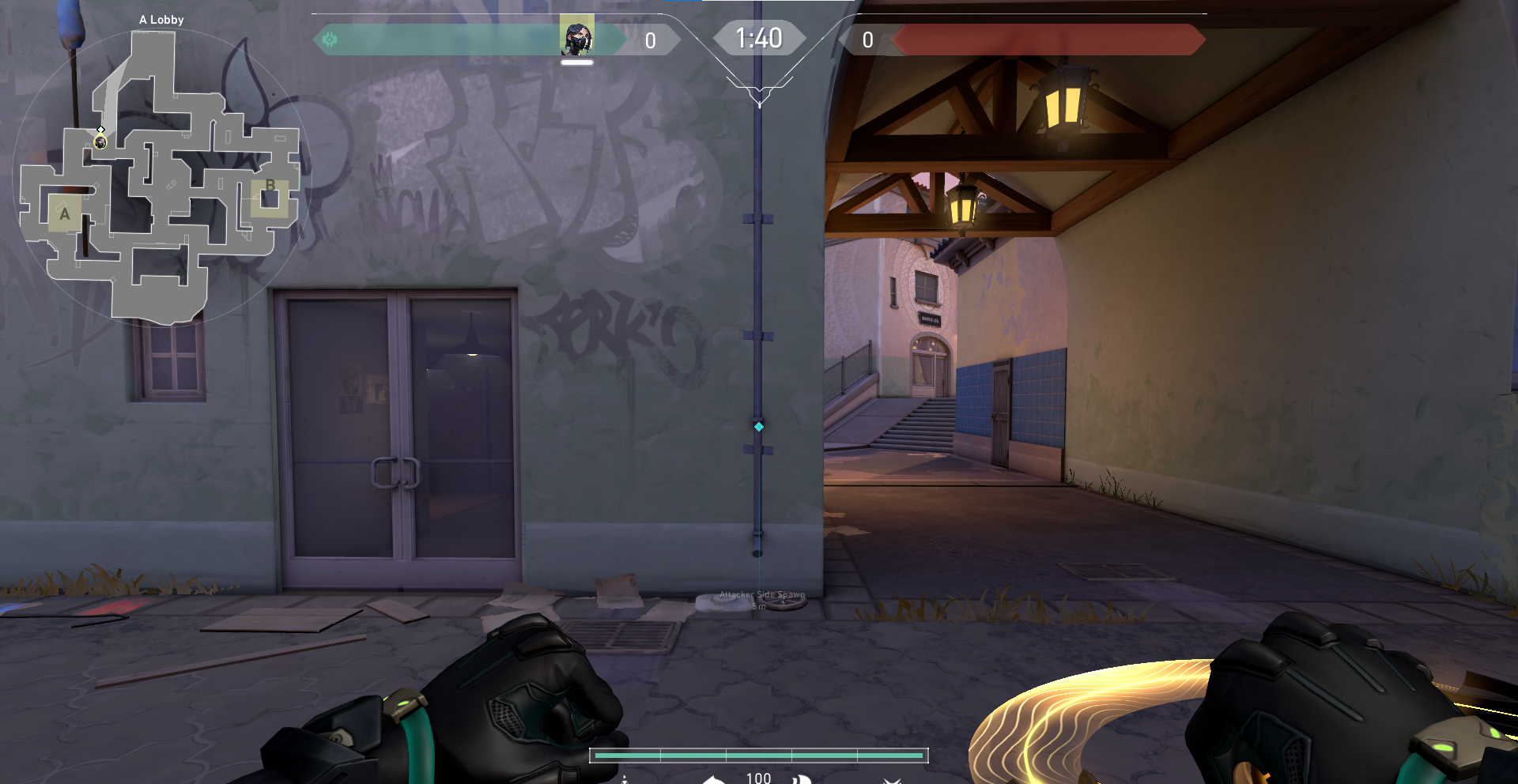The width and height of the screenshot is (1518, 784).
Task: Click the ally team spike icon beside the score bar
Action: pos(330,39)
